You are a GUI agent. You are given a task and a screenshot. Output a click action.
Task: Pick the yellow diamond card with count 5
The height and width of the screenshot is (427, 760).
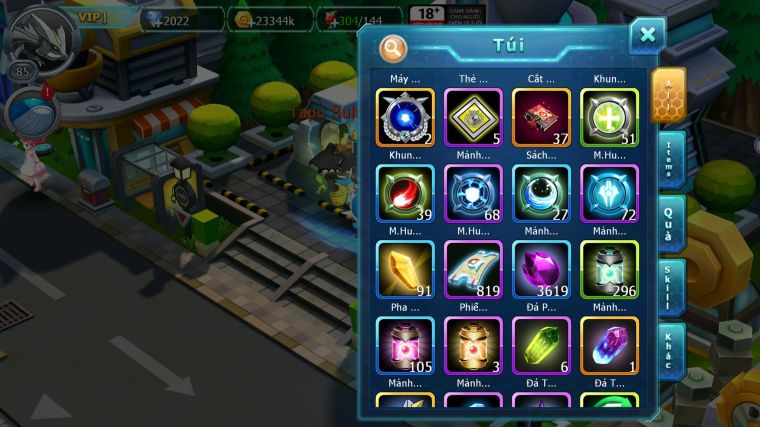click(x=473, y=118)
